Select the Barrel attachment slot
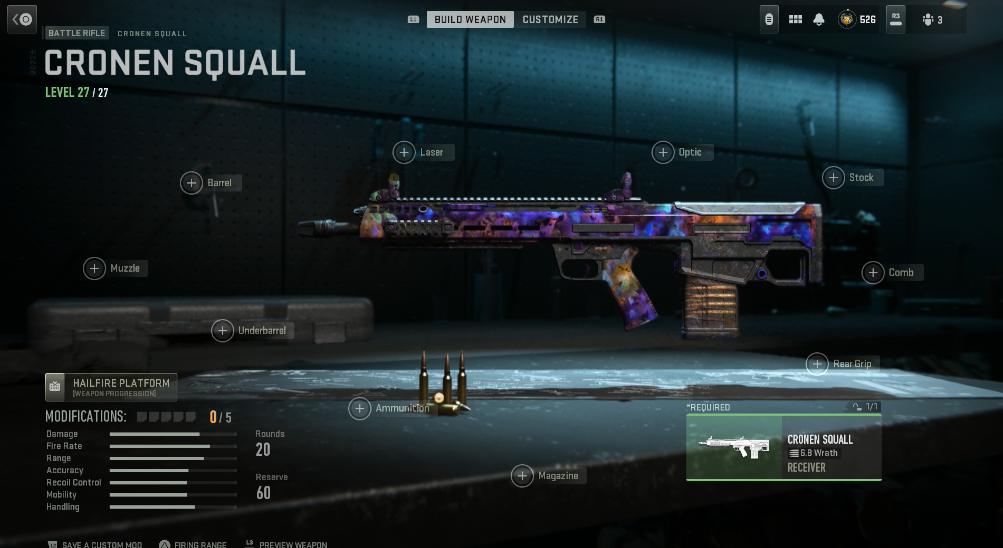 (191, 183)
